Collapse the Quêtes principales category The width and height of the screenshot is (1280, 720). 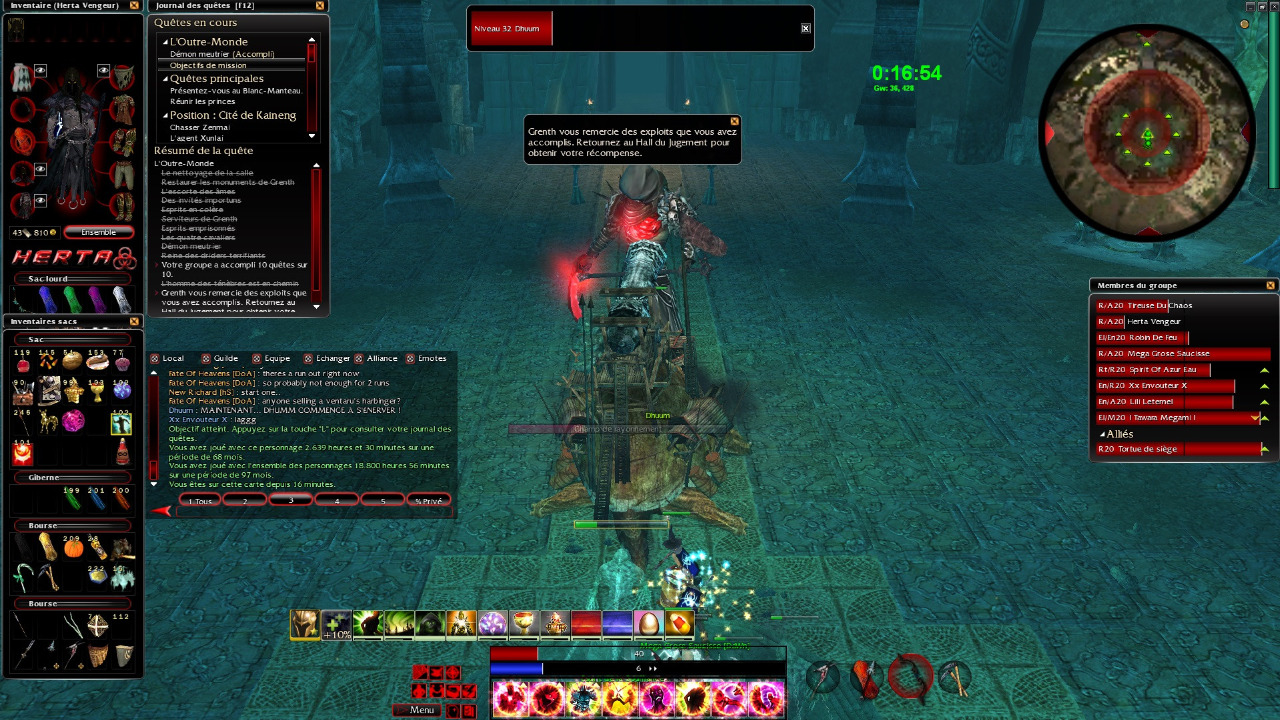(163, 79)
